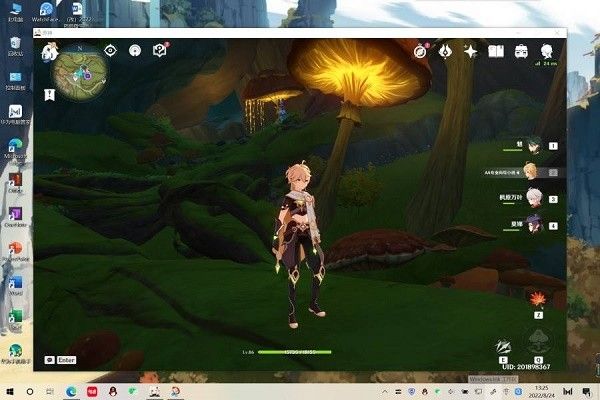Switch to Kaedehara Kazuha in party slot 3
The image size is (600, 400).
534,198
